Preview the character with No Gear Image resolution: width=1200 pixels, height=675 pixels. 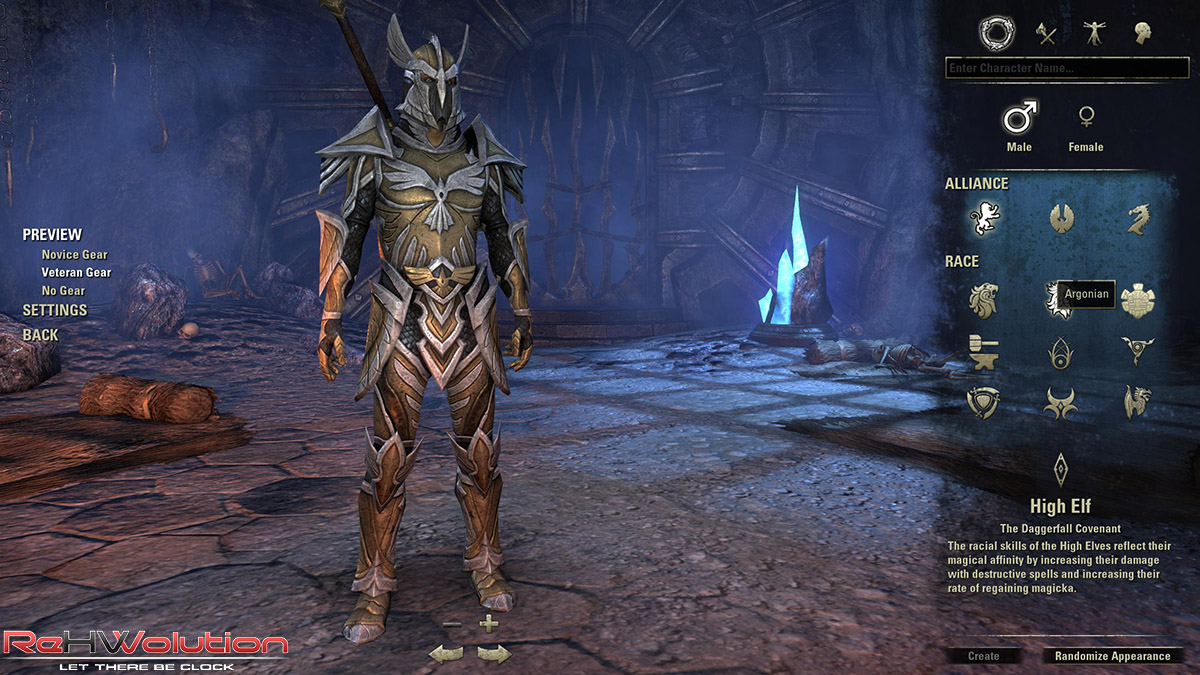coord(63,291)
